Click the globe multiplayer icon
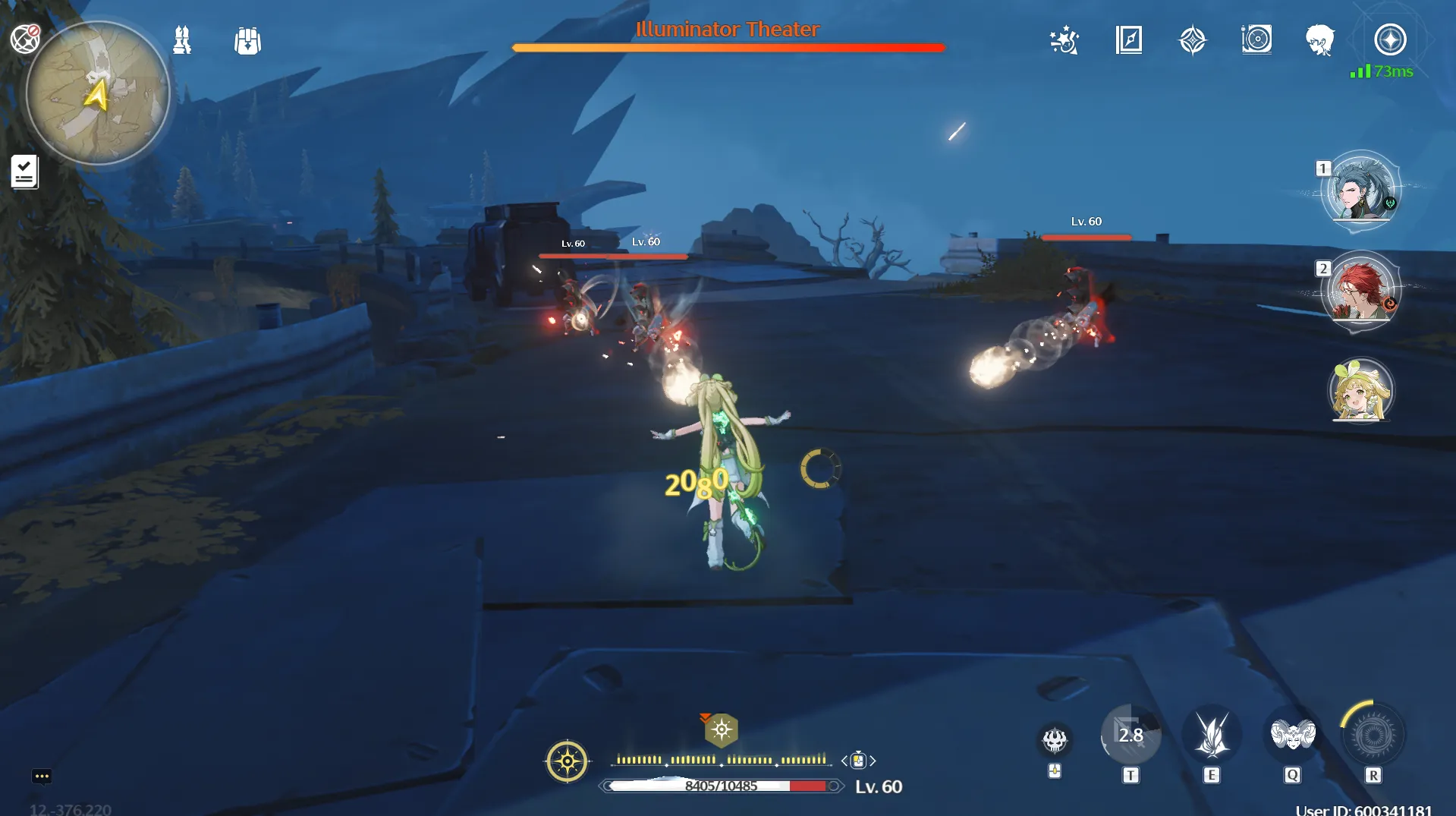The image size is (1456, 816). 25,38
